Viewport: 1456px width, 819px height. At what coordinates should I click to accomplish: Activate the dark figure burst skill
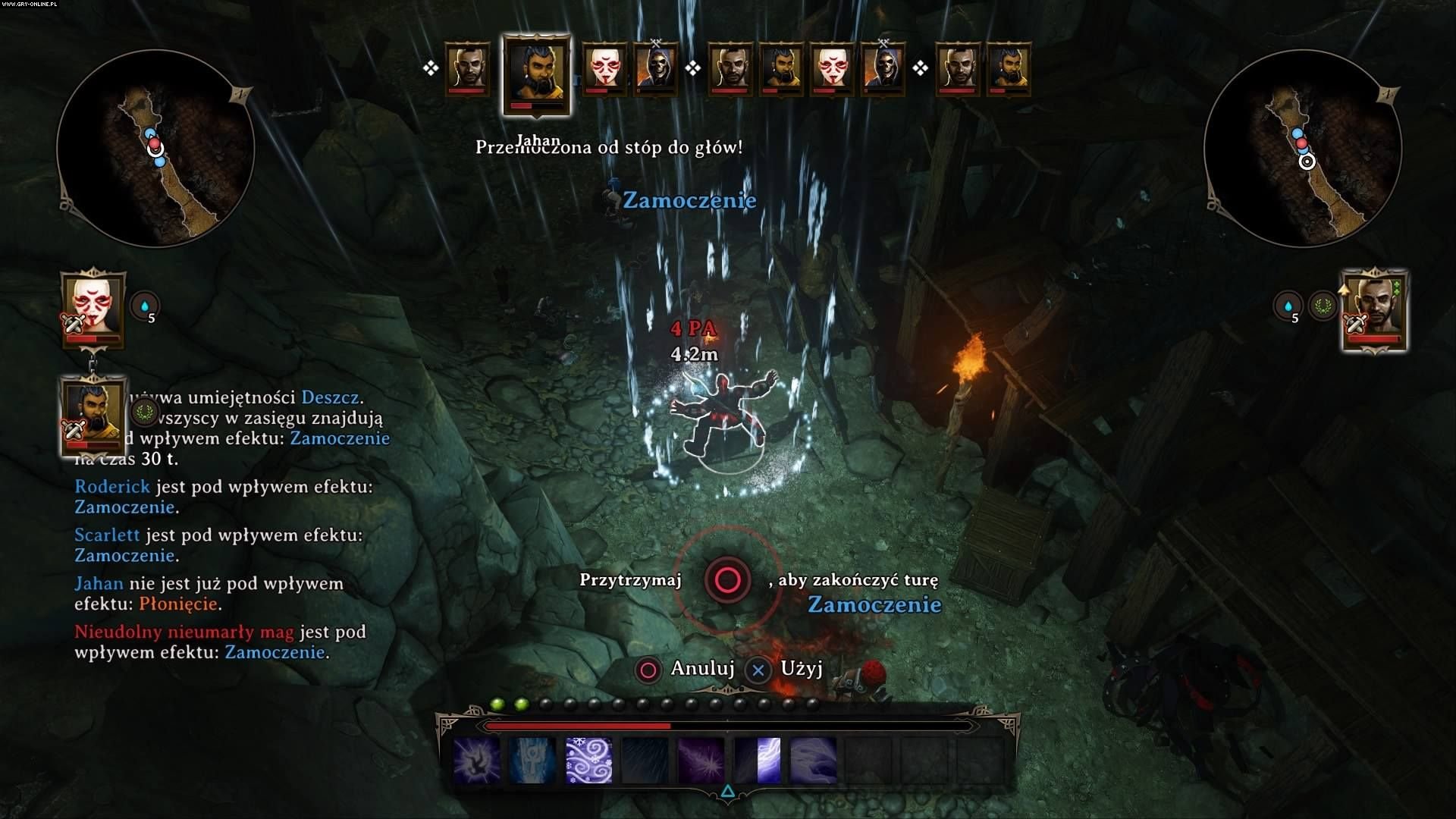pyautogui.click(x=476, y=760)
